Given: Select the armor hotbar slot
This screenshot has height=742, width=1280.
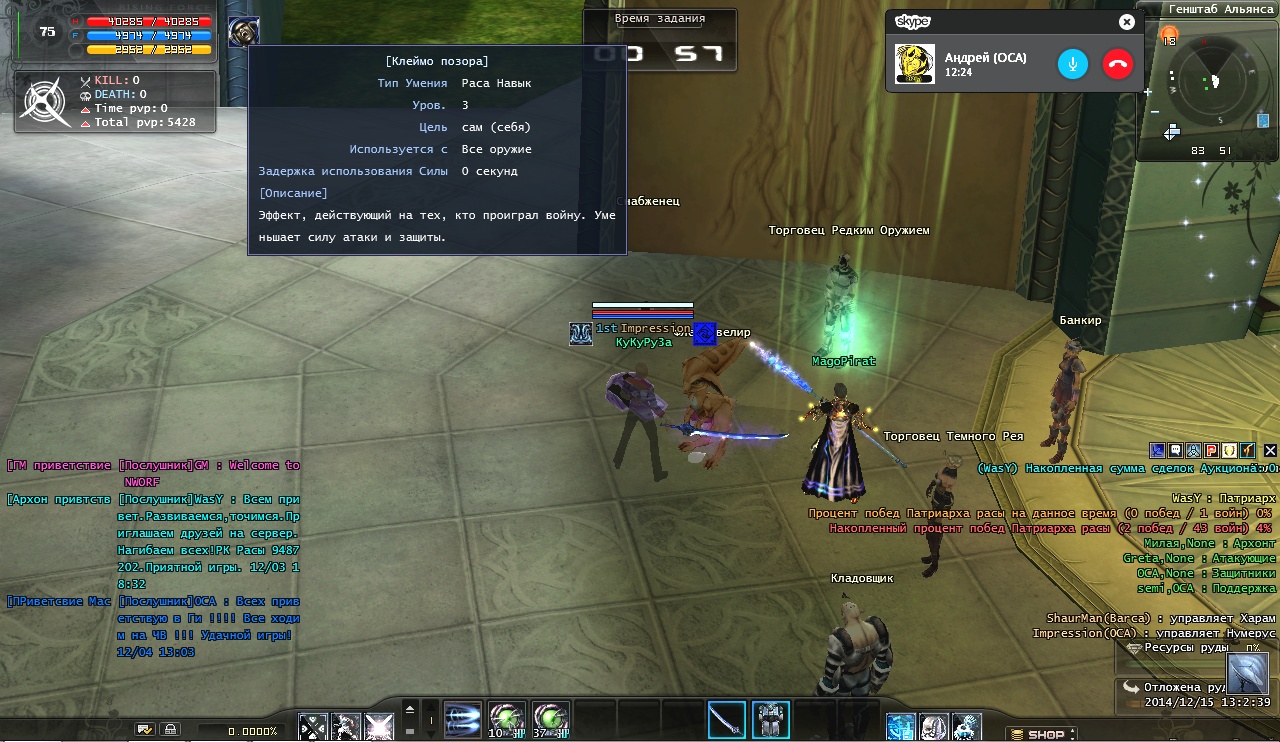Looking at the screenshot, I should pos(770,720).
